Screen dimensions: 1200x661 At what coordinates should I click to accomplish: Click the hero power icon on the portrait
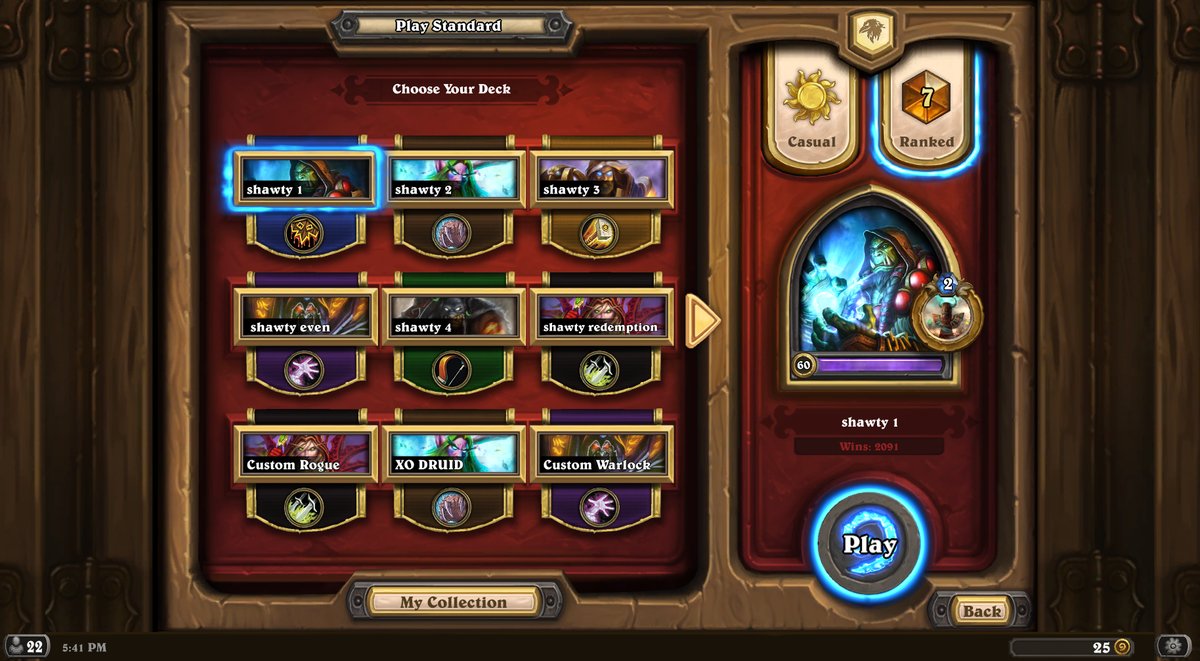947,314
